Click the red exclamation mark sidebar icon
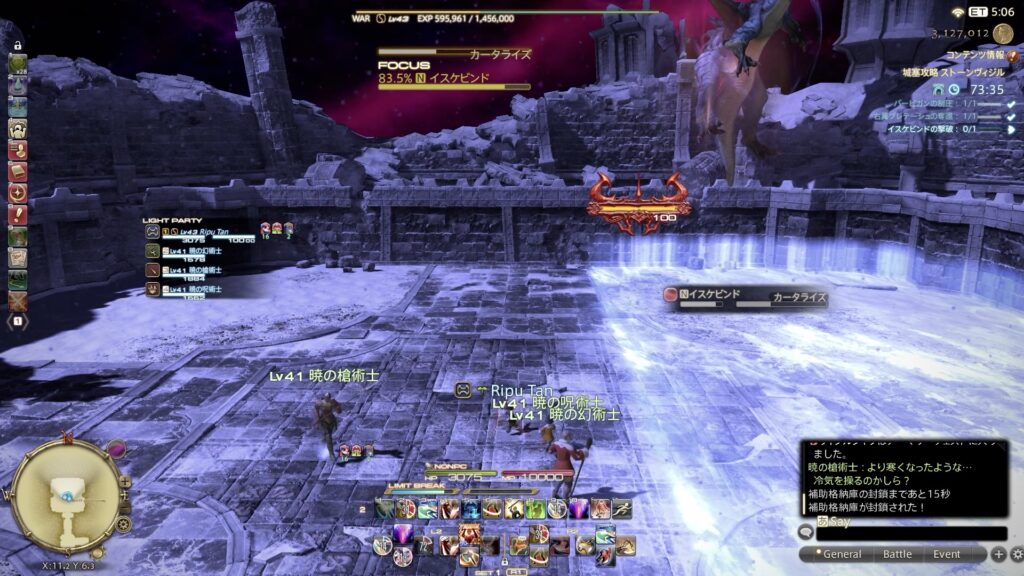This screenshot has width=1024, height=576. (x=17, y=213)
